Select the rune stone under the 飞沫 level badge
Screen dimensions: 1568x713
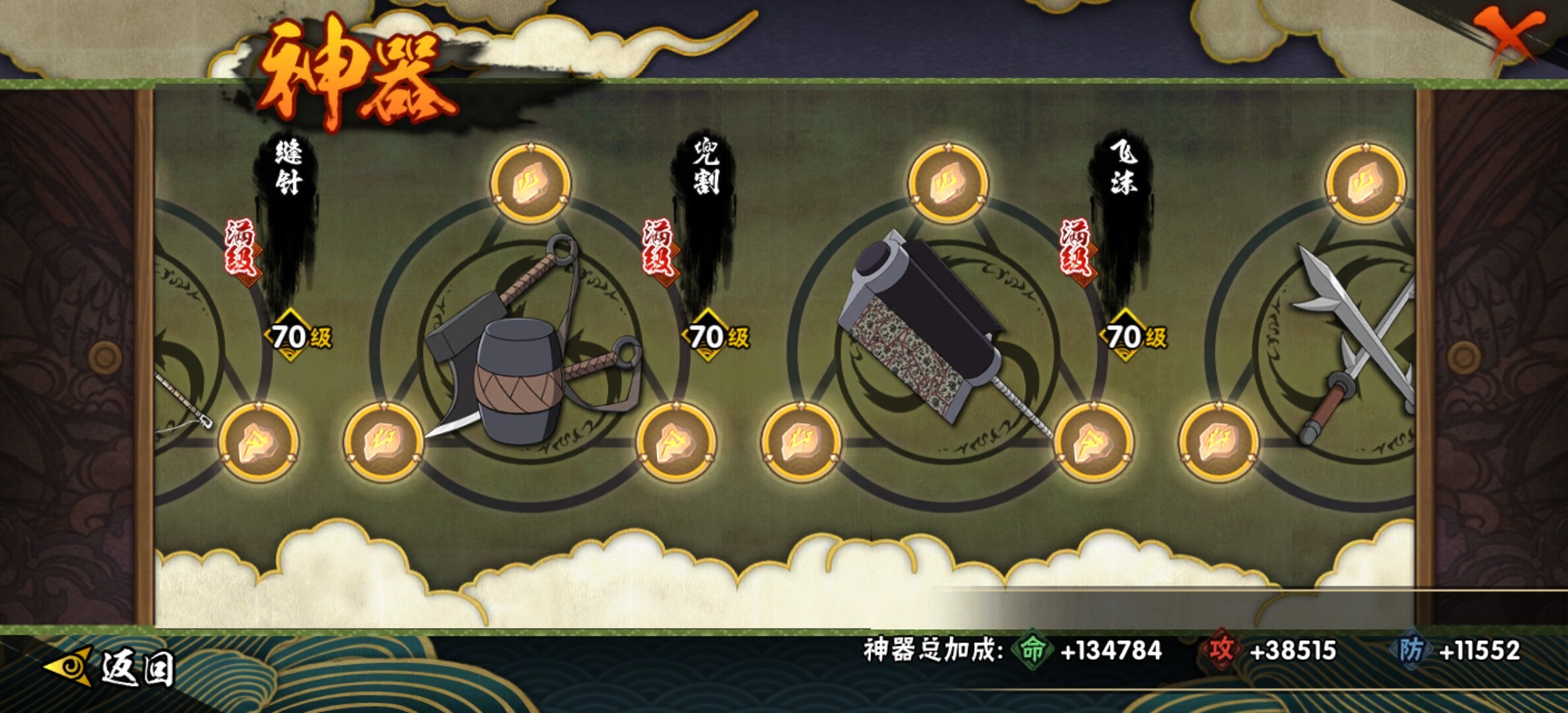(1093, 441)
